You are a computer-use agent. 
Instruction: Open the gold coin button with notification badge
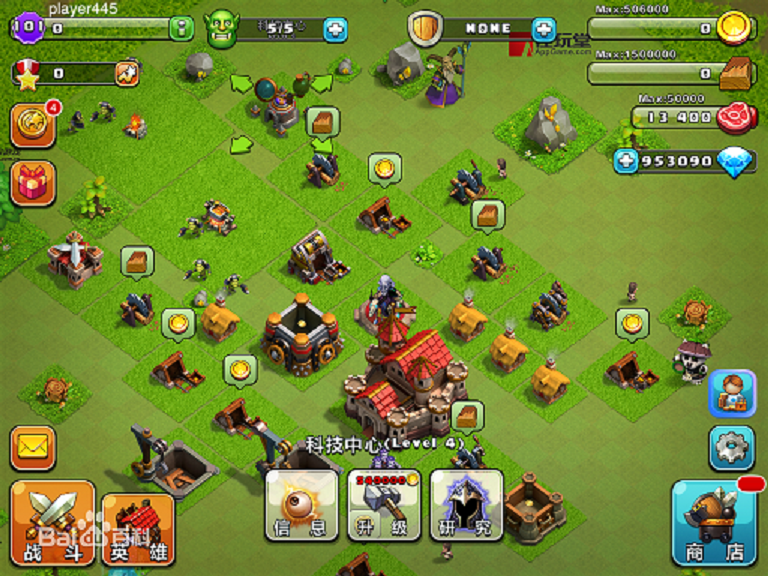pyautogui.click(x=33, y=125)
